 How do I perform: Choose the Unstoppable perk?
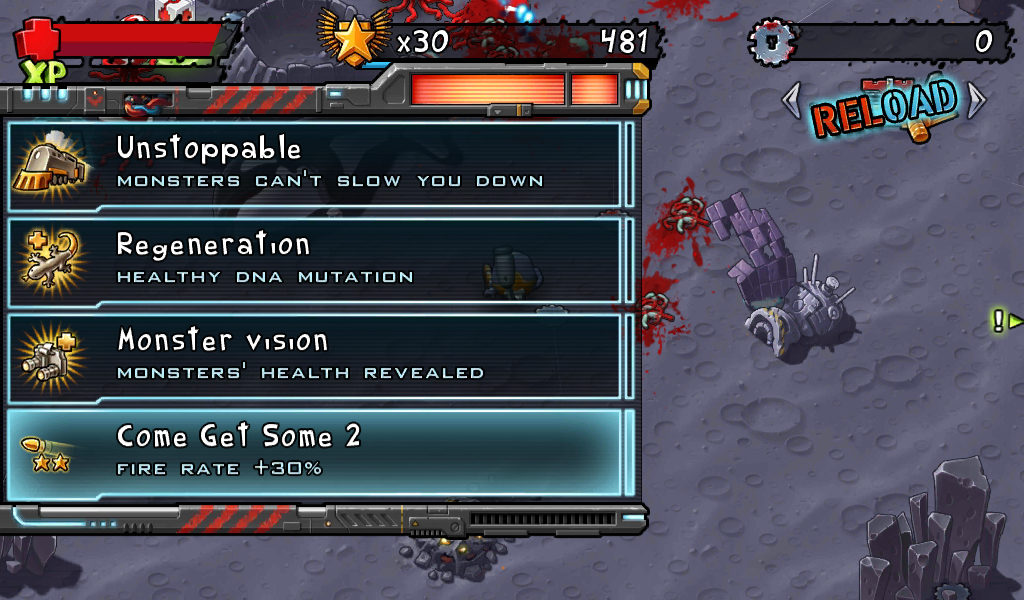320,165
